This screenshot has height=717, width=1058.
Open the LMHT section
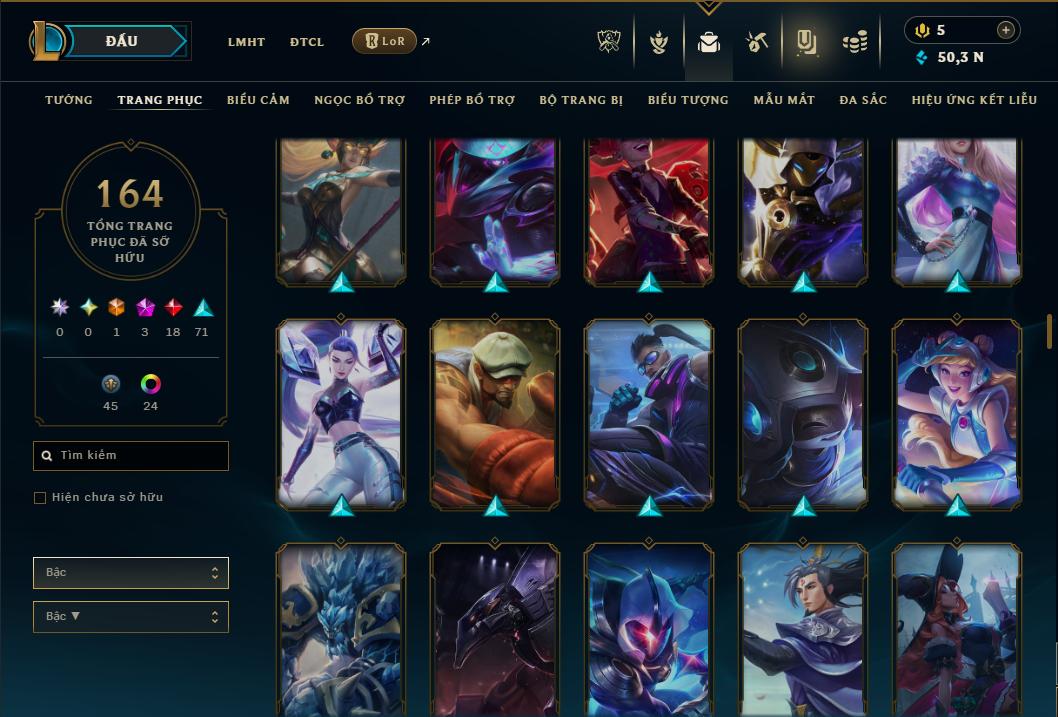(x=246, y=42)
